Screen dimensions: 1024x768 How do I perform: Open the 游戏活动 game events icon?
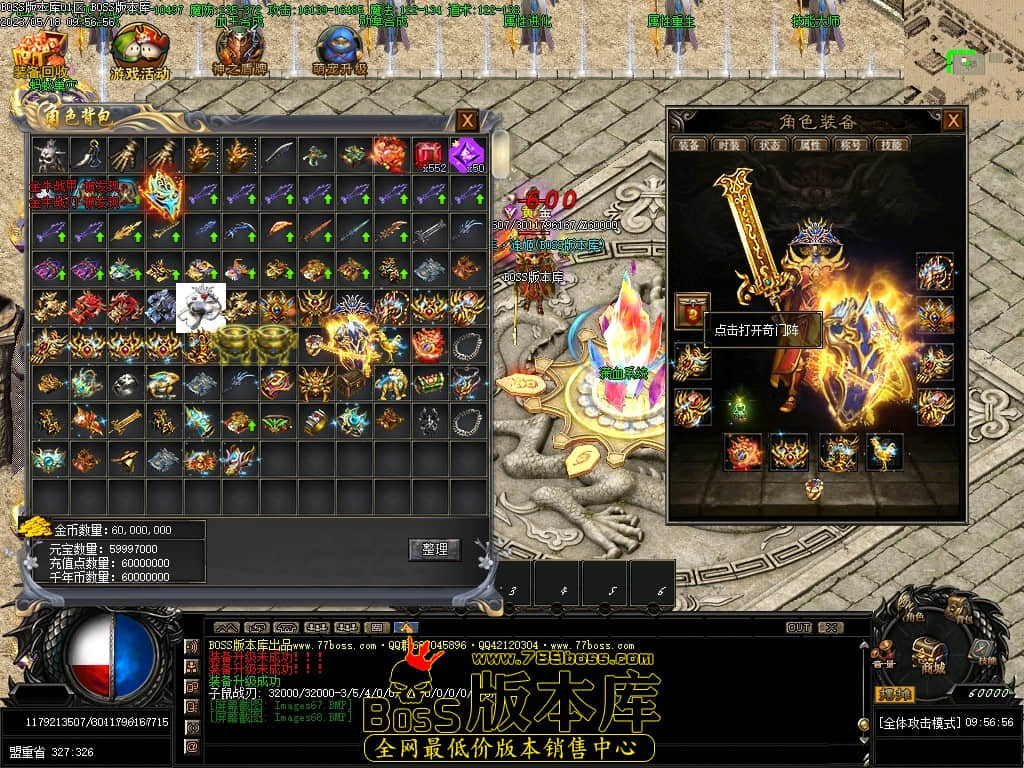tap(140, 55)
